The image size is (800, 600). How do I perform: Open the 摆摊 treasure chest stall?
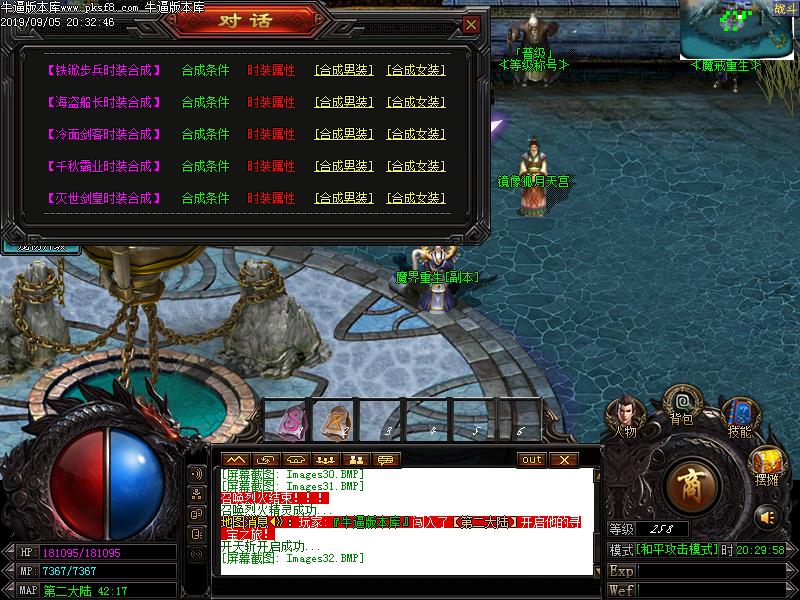(768, 463)
